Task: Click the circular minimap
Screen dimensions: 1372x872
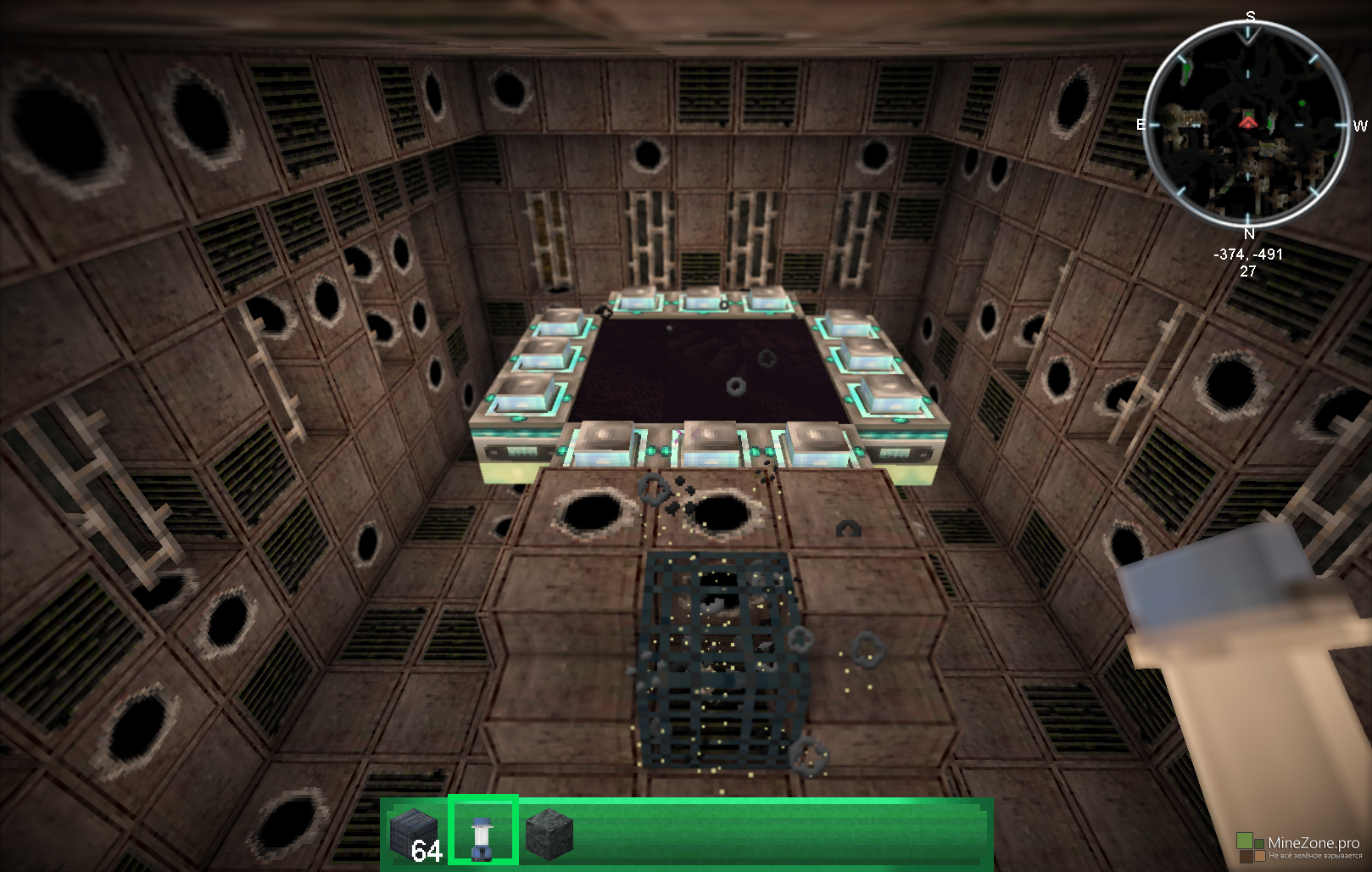Action: click(x=1247, y=126)
